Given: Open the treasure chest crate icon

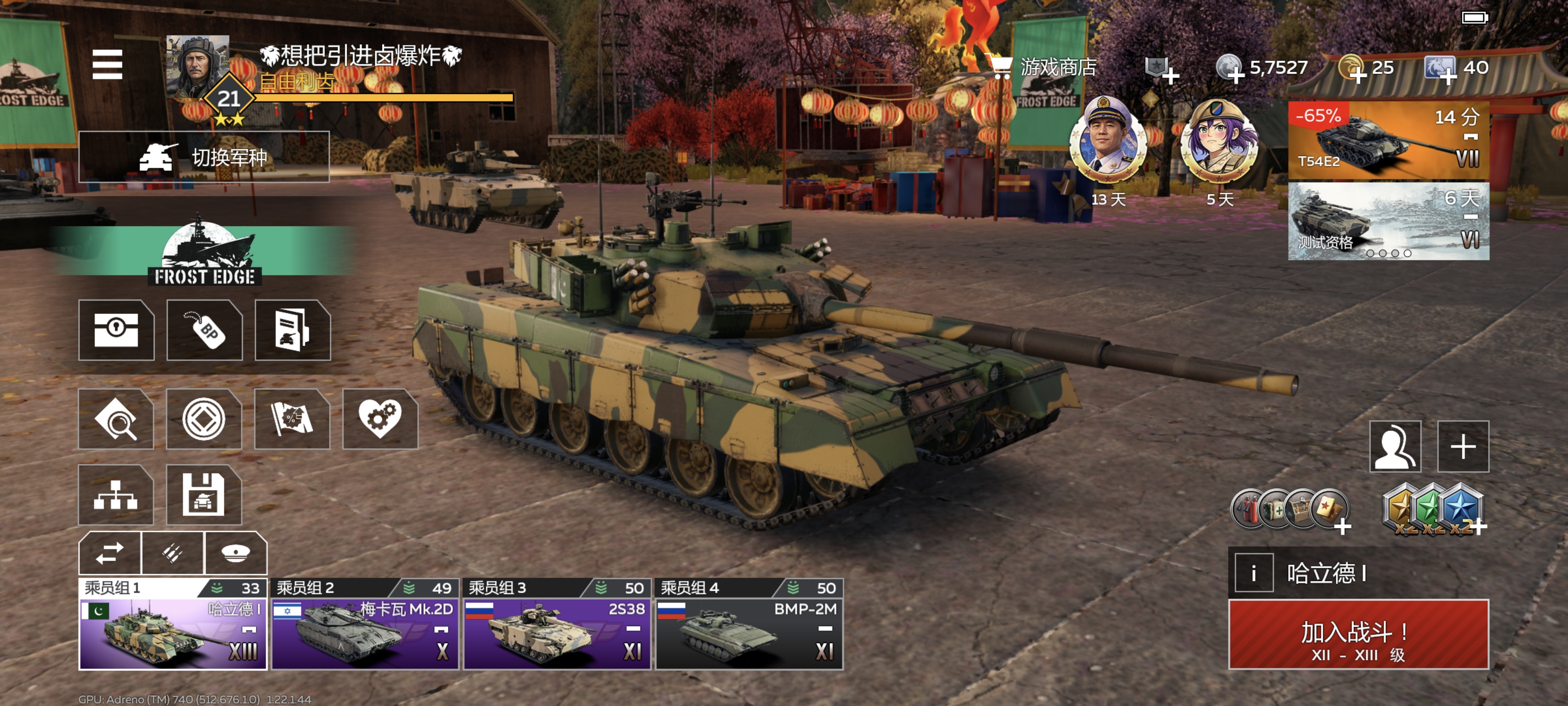Looking at the screenshot, I should [x=116, y=330].
